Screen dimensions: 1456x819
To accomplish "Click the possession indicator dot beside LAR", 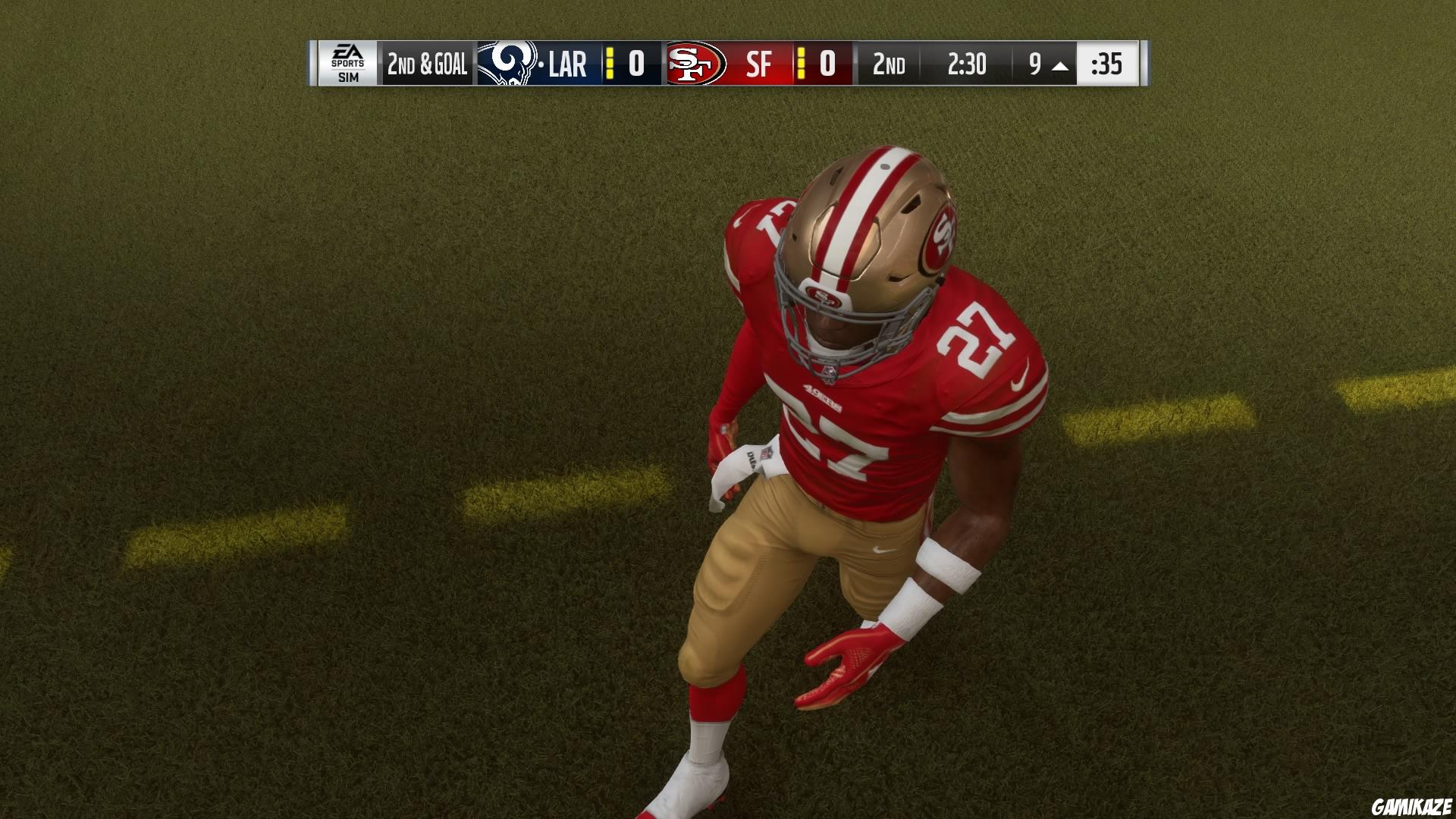I will click(541, 64).
